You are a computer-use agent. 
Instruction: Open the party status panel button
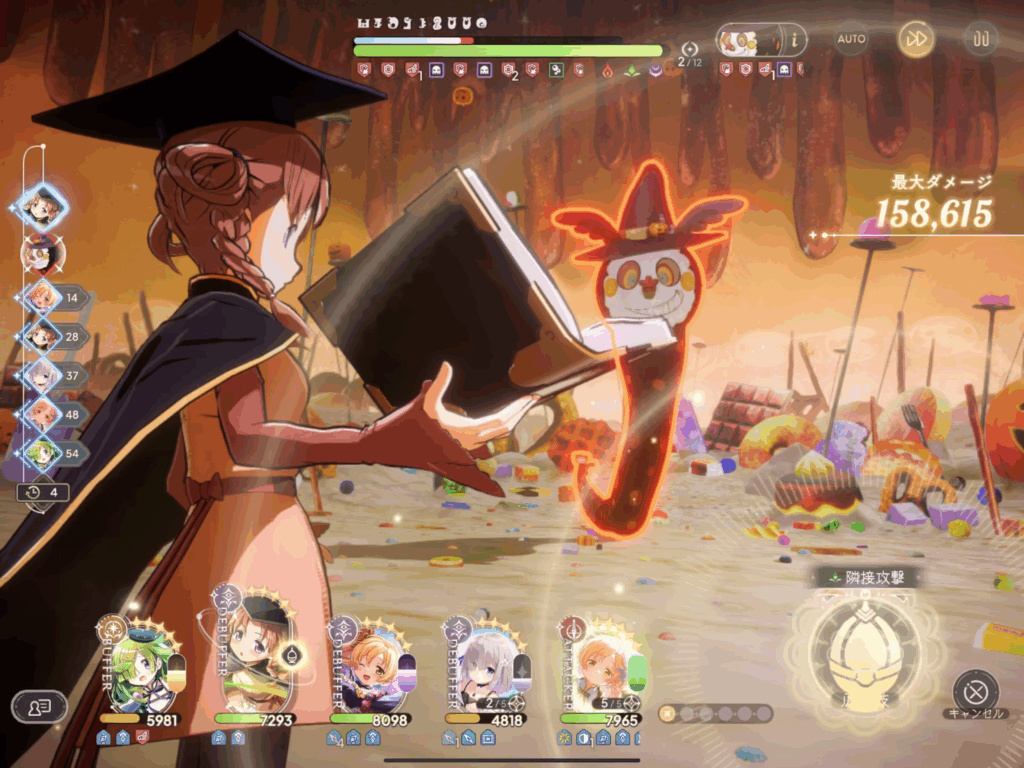pos(39,707)
